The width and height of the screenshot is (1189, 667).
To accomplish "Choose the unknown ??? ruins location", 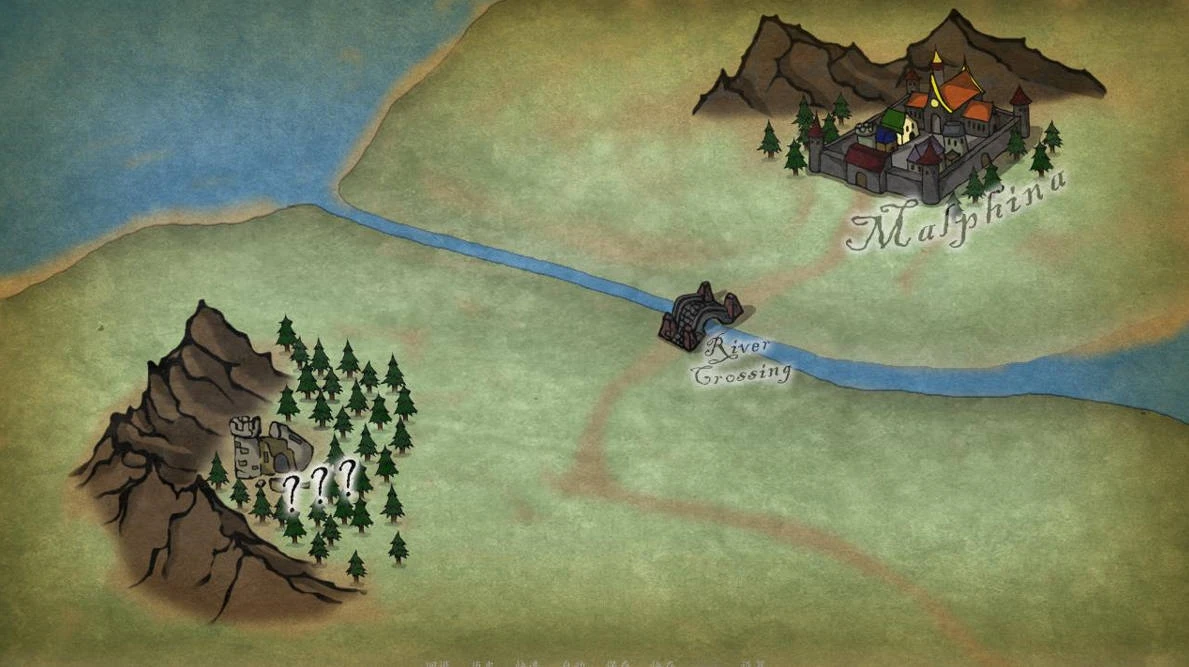I will point(269,452).
